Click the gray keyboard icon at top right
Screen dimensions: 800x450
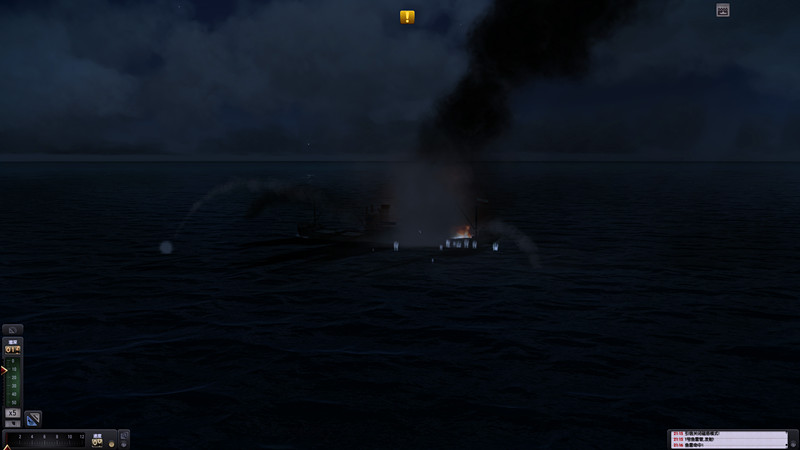point(723,10)
